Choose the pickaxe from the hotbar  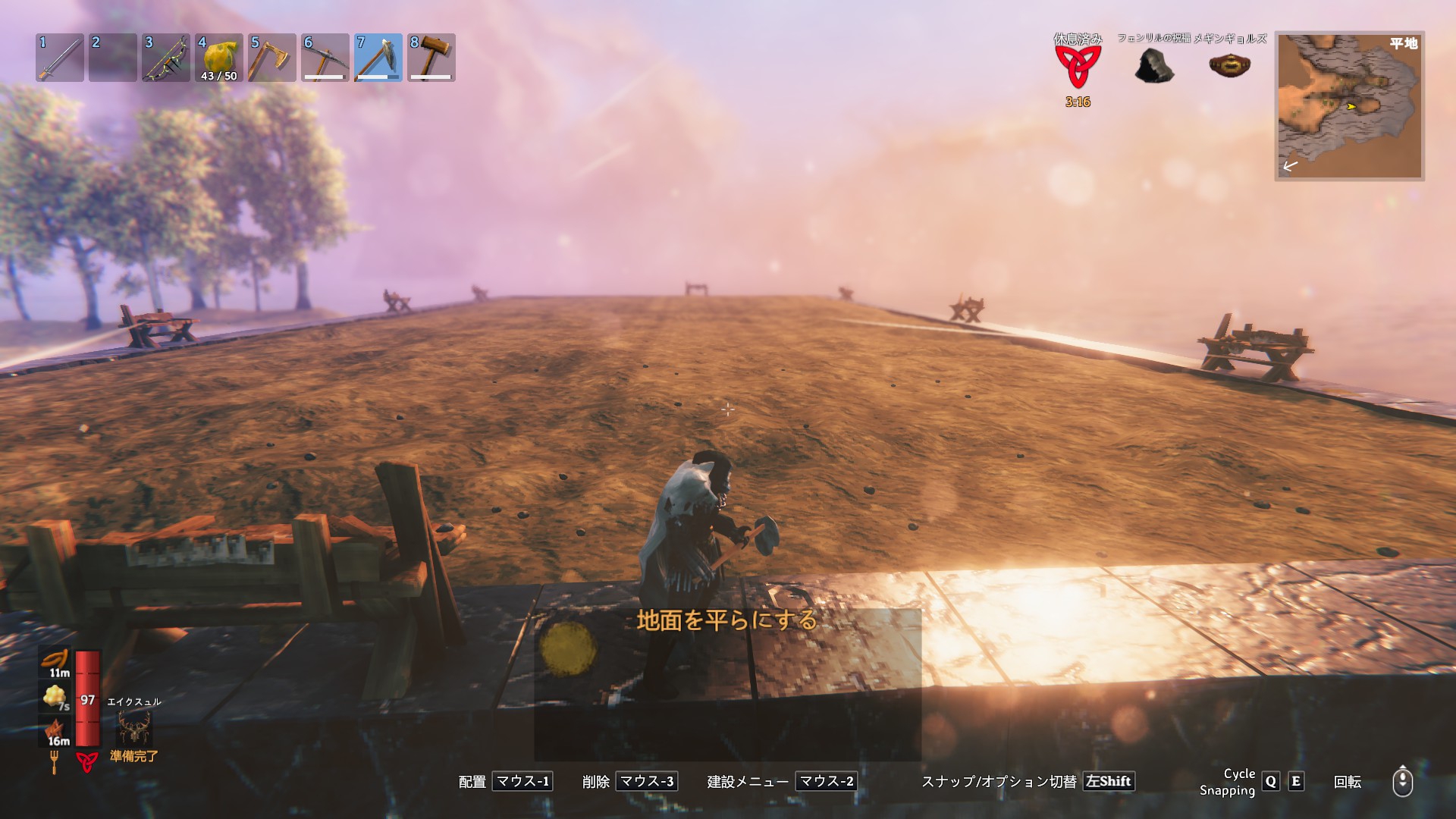click(325, 58)
